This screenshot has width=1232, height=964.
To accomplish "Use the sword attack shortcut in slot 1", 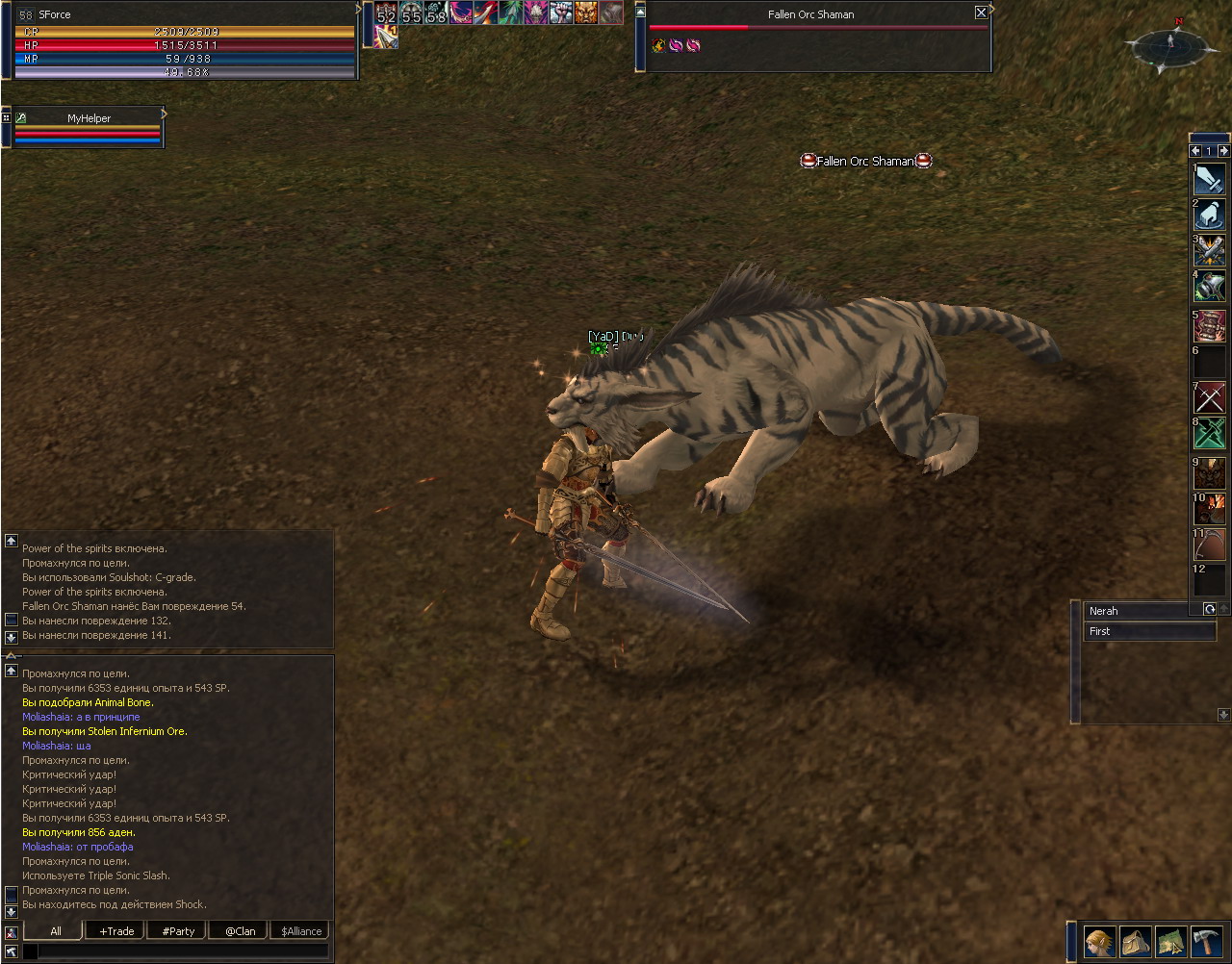I will [1210, 180].
